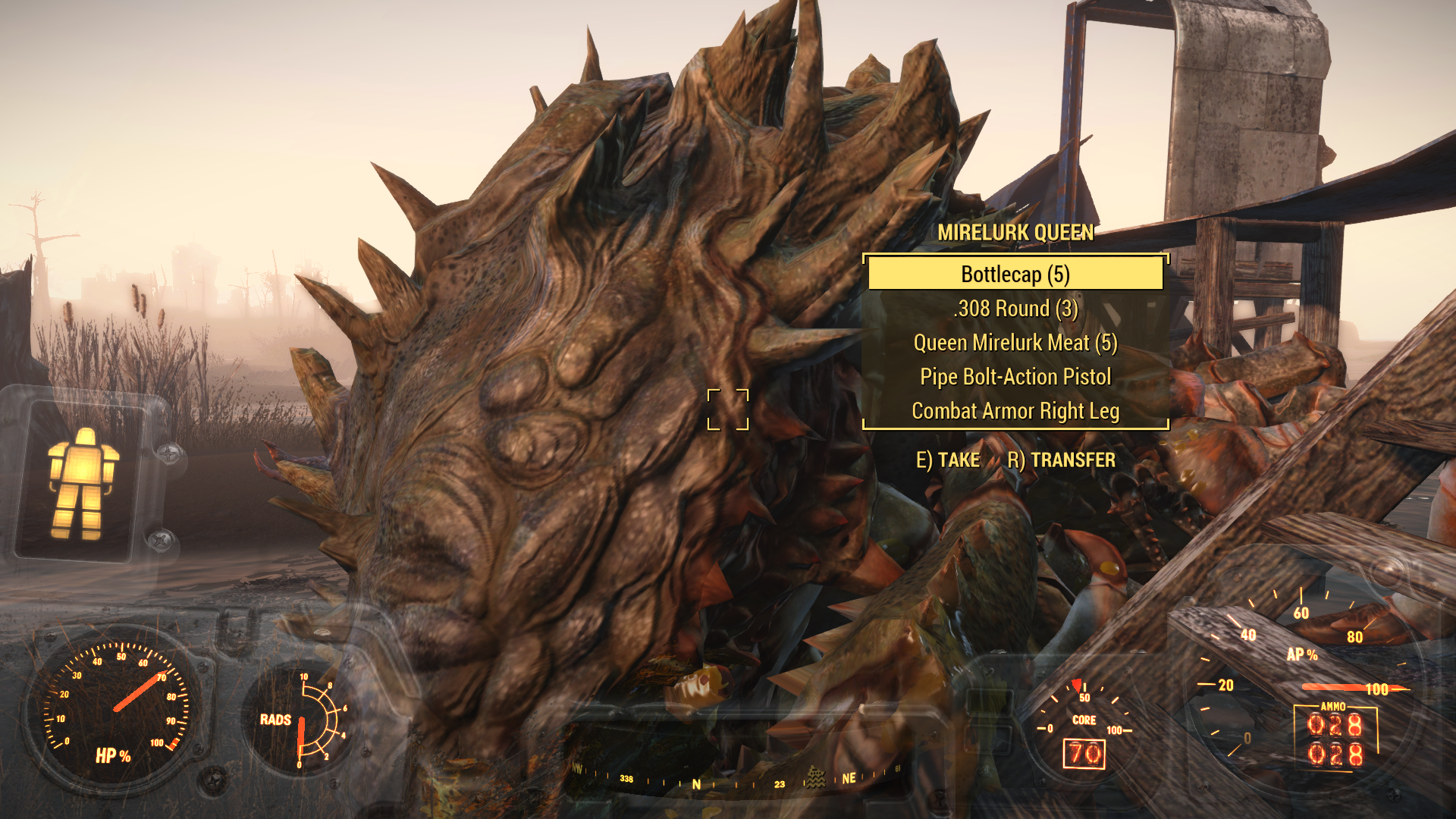
Task: Select Bottlecap (5) in the loot list
Action: (x=1015, y=274)
